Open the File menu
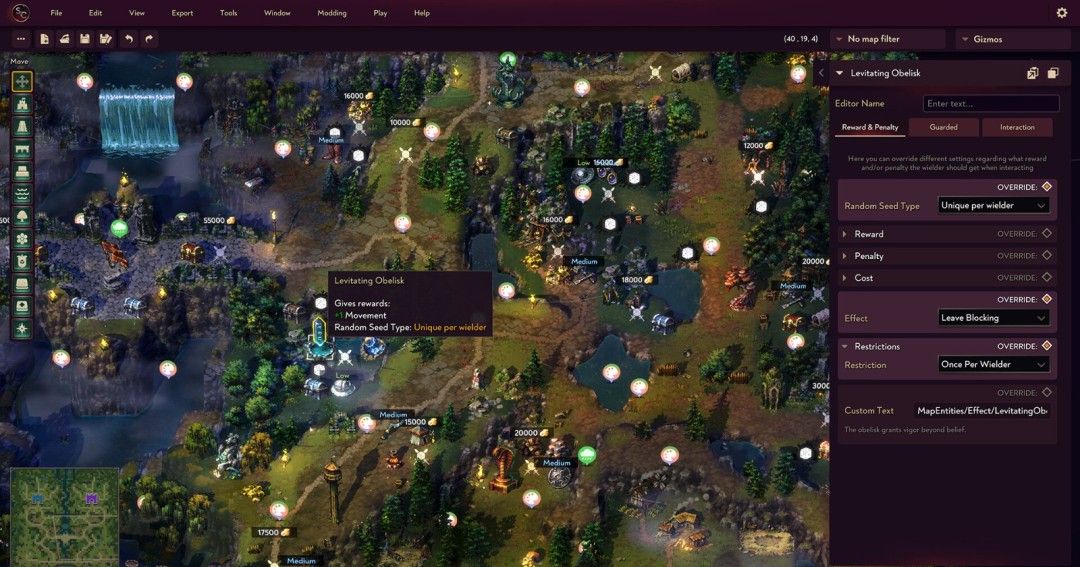This screenshot has height=567, width=1080. [x=56, y=13]
